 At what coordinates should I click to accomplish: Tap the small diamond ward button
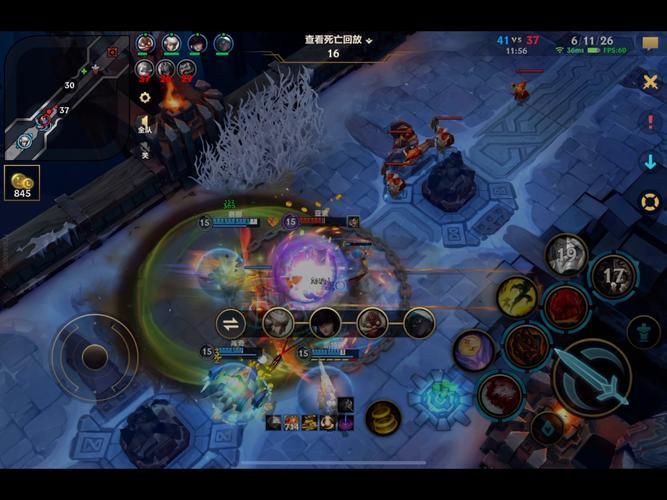pos(546,427)
